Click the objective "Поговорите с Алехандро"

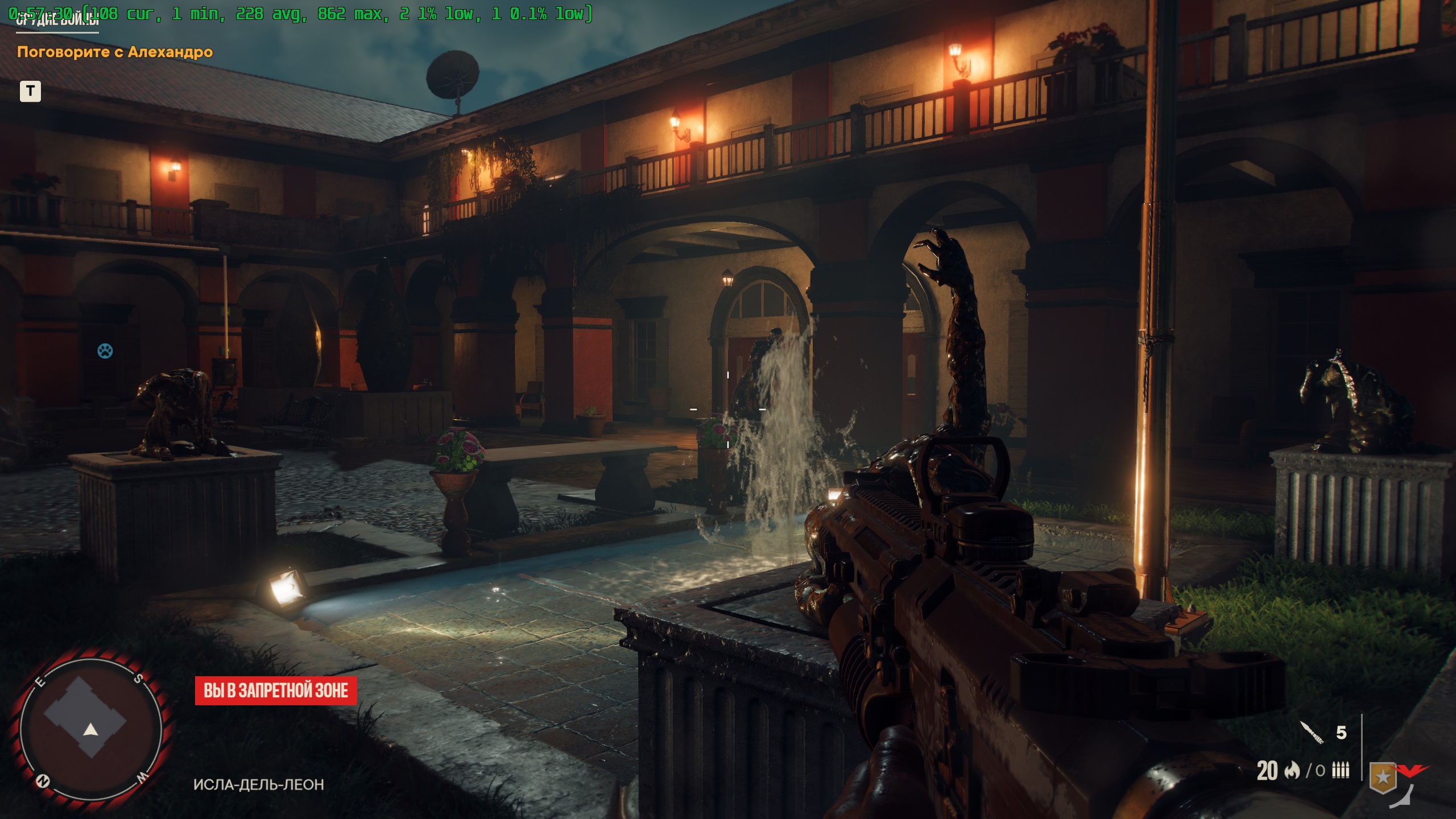115,52
